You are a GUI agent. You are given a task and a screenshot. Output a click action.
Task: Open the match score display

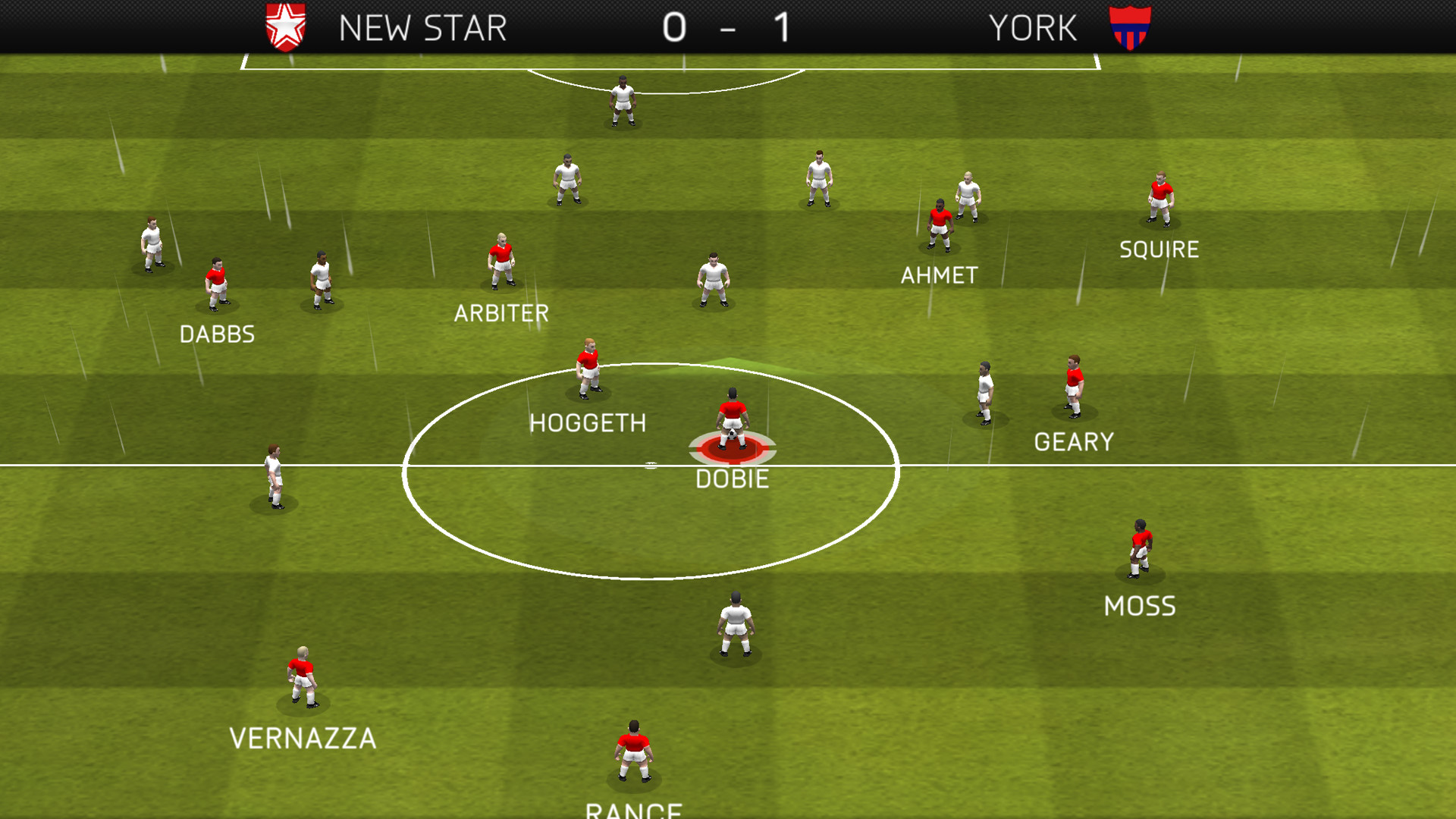(727, 28)
